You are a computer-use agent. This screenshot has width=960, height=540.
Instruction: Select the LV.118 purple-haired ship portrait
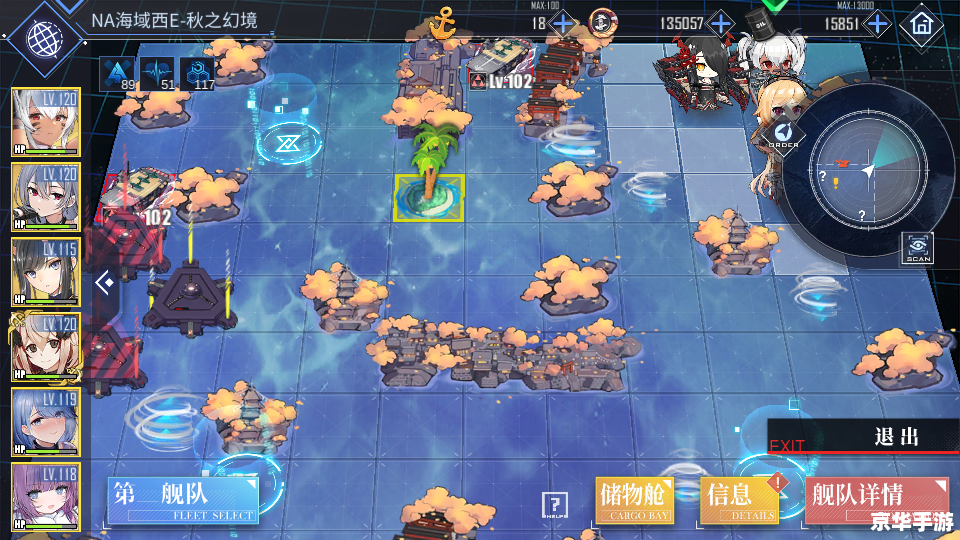(x=45, y=495)
